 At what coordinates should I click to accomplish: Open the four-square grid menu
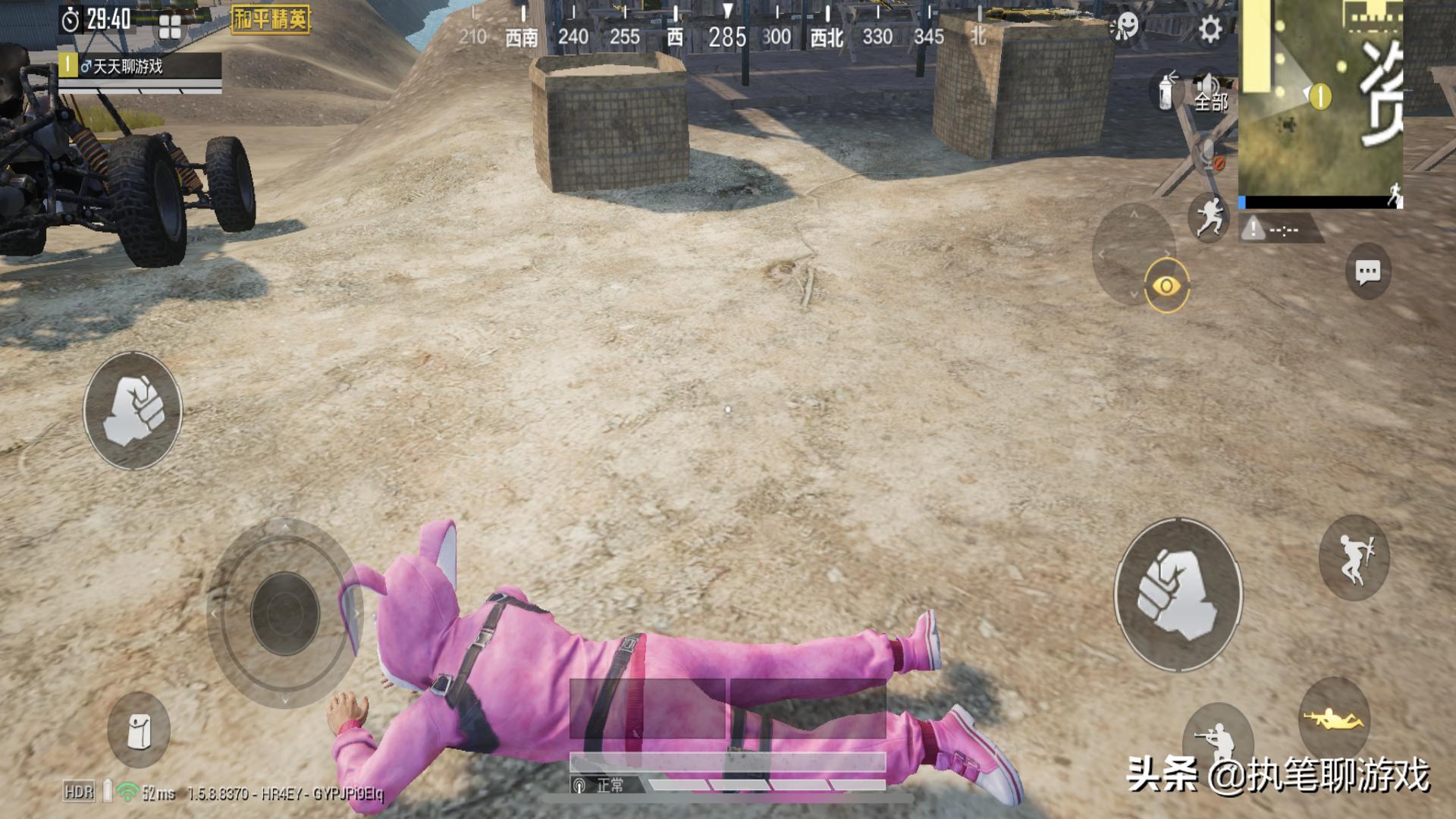click(170, 28)
